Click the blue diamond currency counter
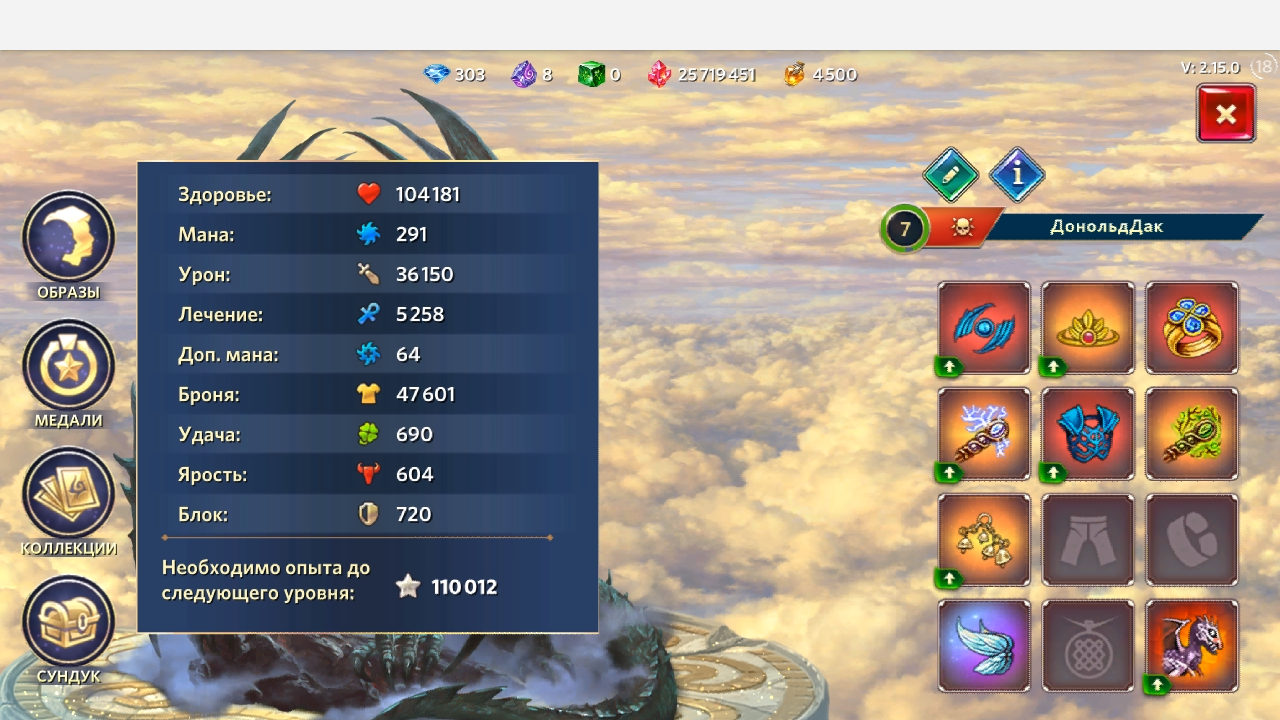1280x720 pixels. click(x=455, y=75)
